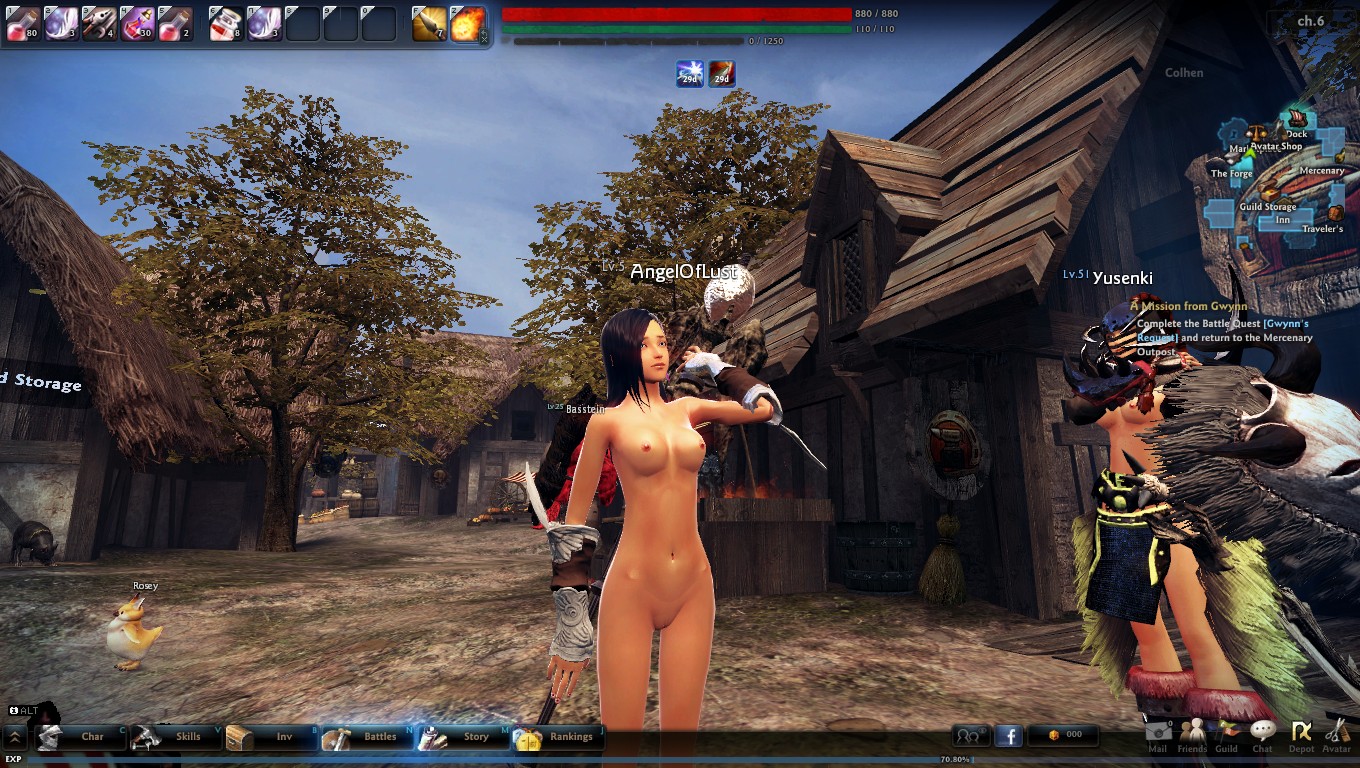
Task: Open the Skills menu
Action: pyautogui.click(x=175, y=737)
